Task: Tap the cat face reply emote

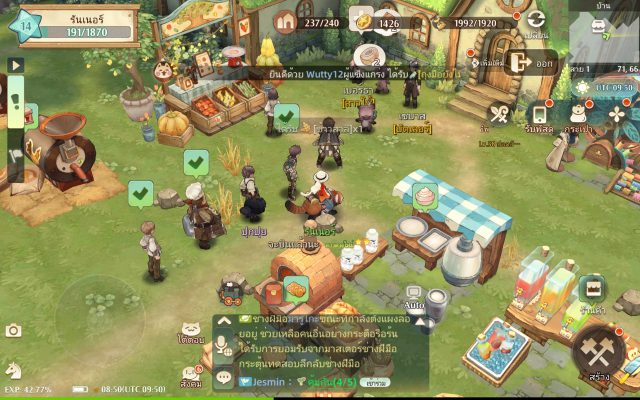Action: (x=191, y=329)
